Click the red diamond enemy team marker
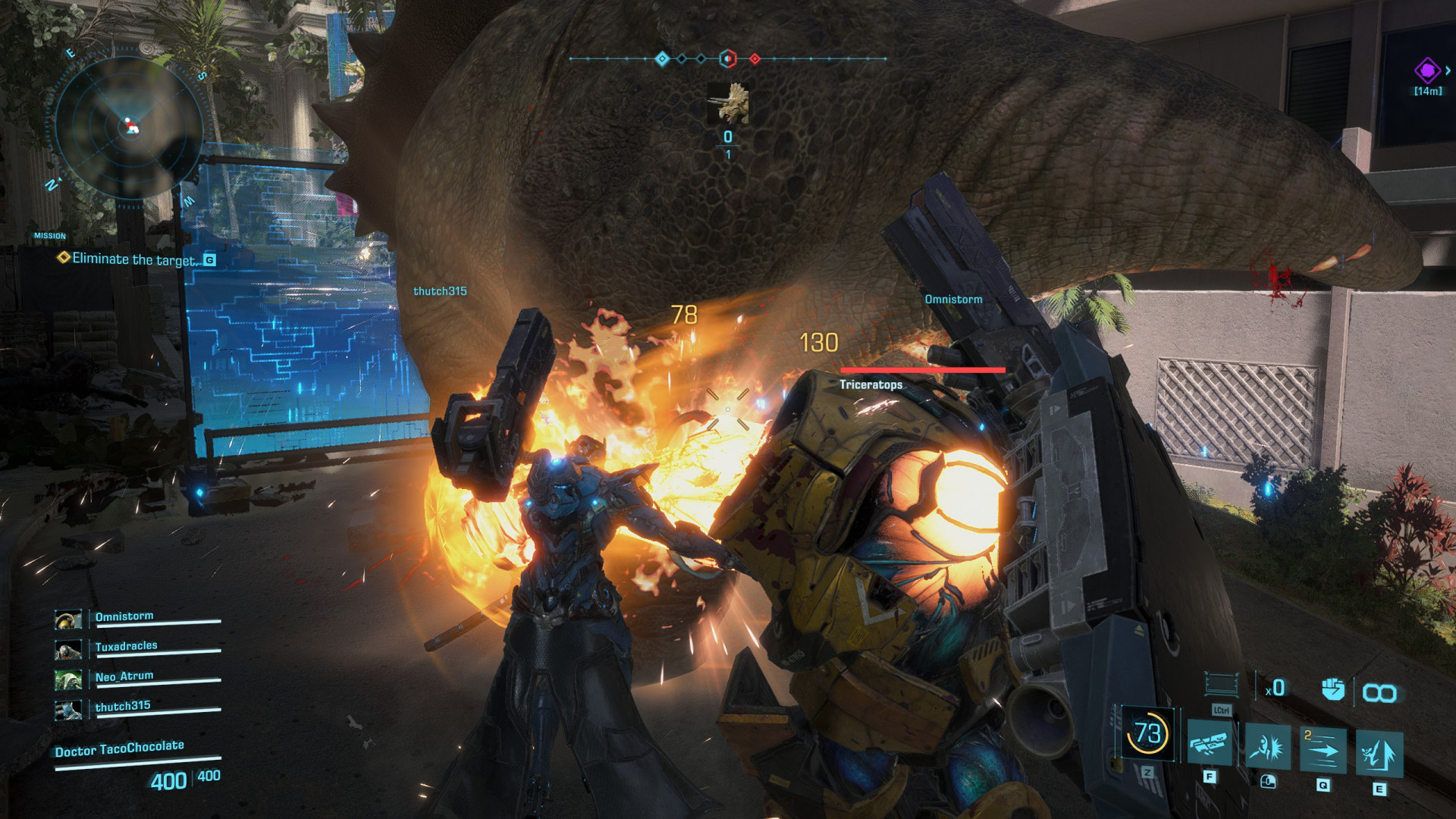 coord(755,58)
